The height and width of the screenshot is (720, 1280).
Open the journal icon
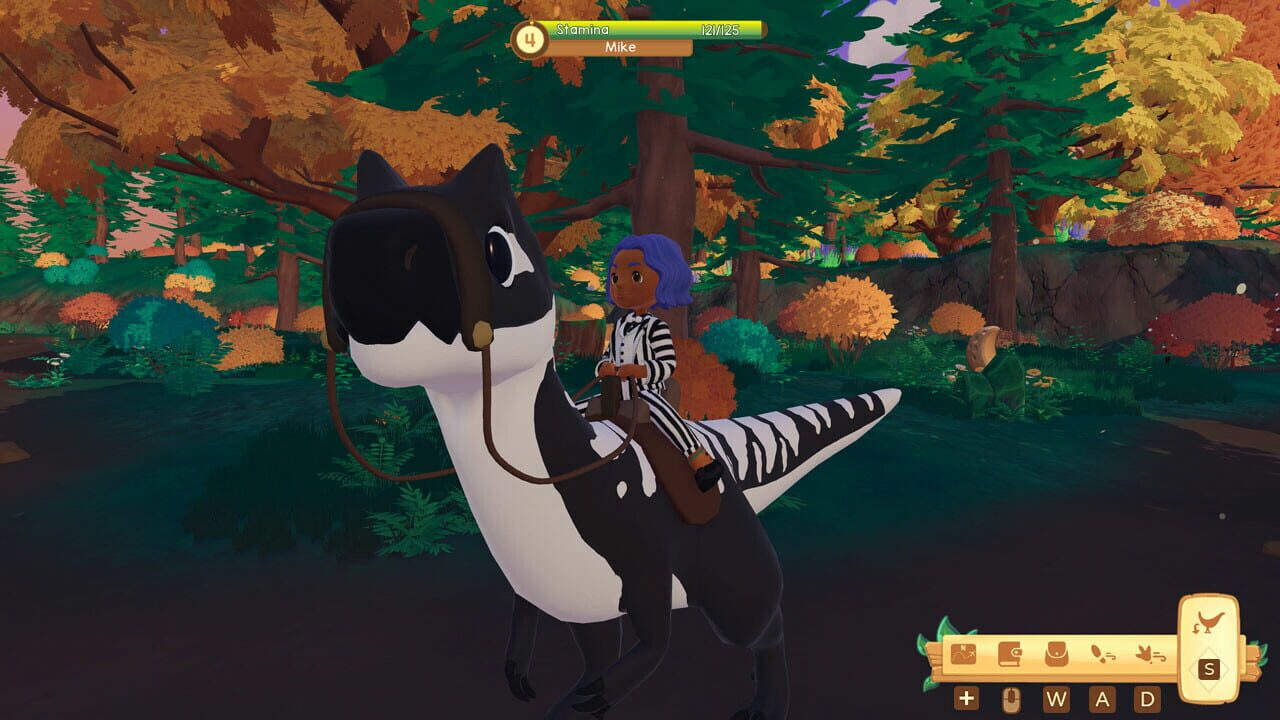pyautogui.click(x=1010, y=655)
